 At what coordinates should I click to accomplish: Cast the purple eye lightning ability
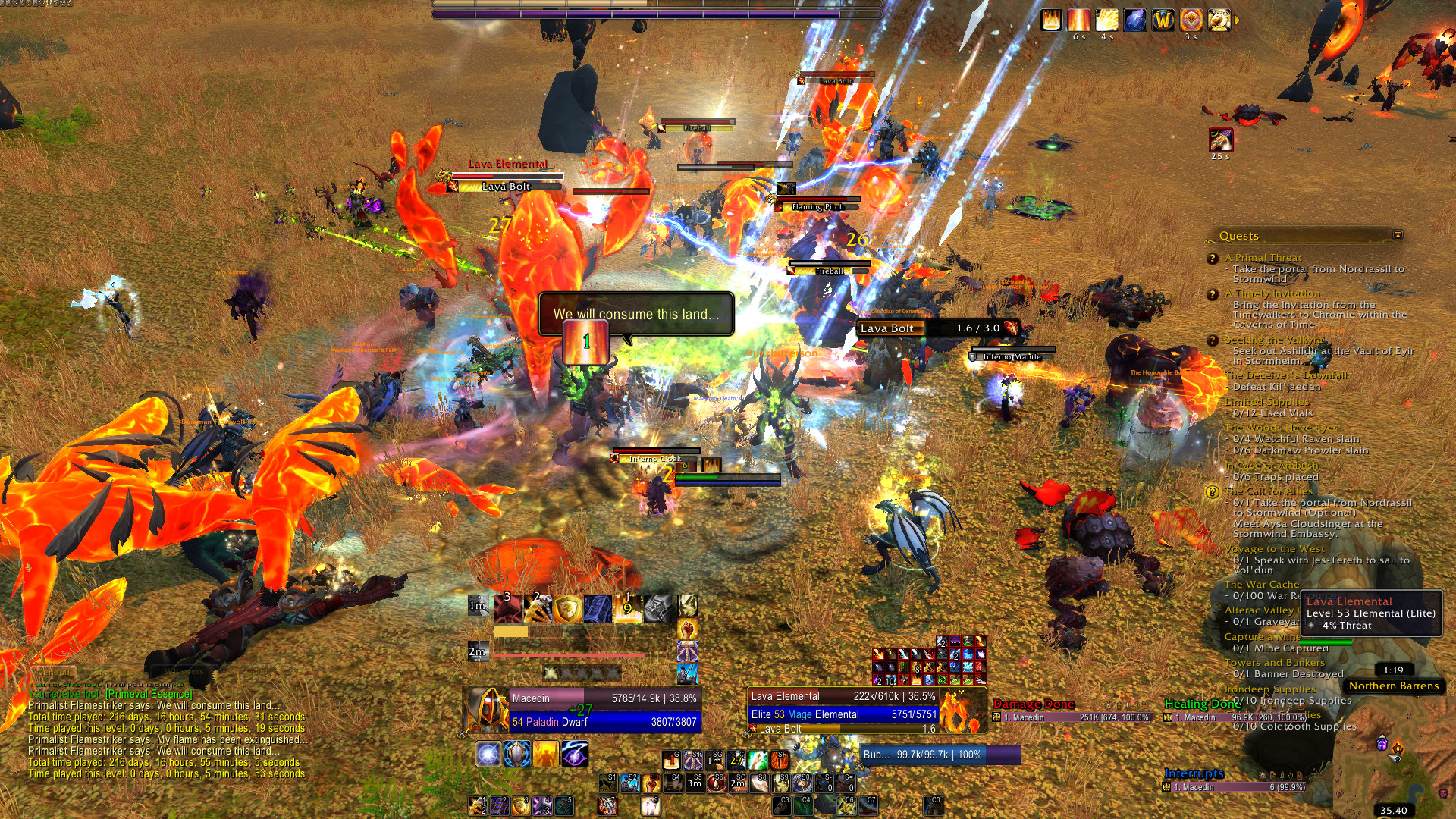click(575, 755)
